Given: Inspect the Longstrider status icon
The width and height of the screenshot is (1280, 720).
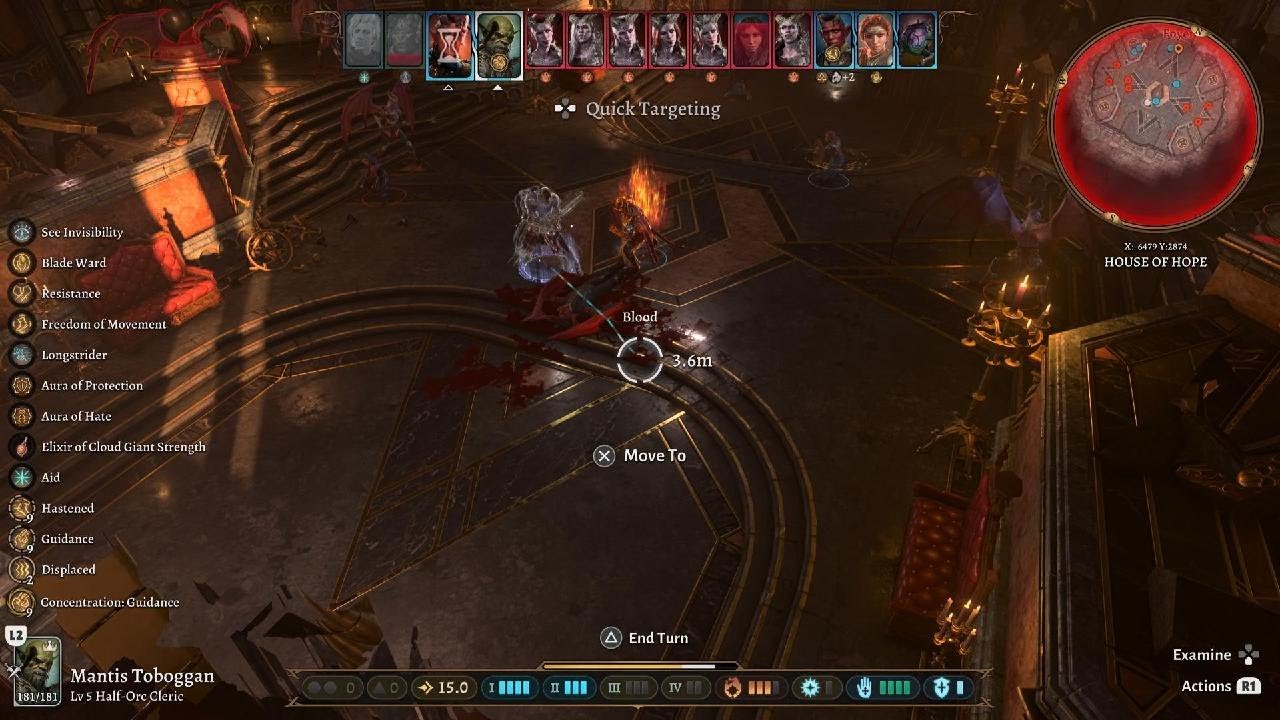Looking at the screenshot, I should tap(22, 355).
